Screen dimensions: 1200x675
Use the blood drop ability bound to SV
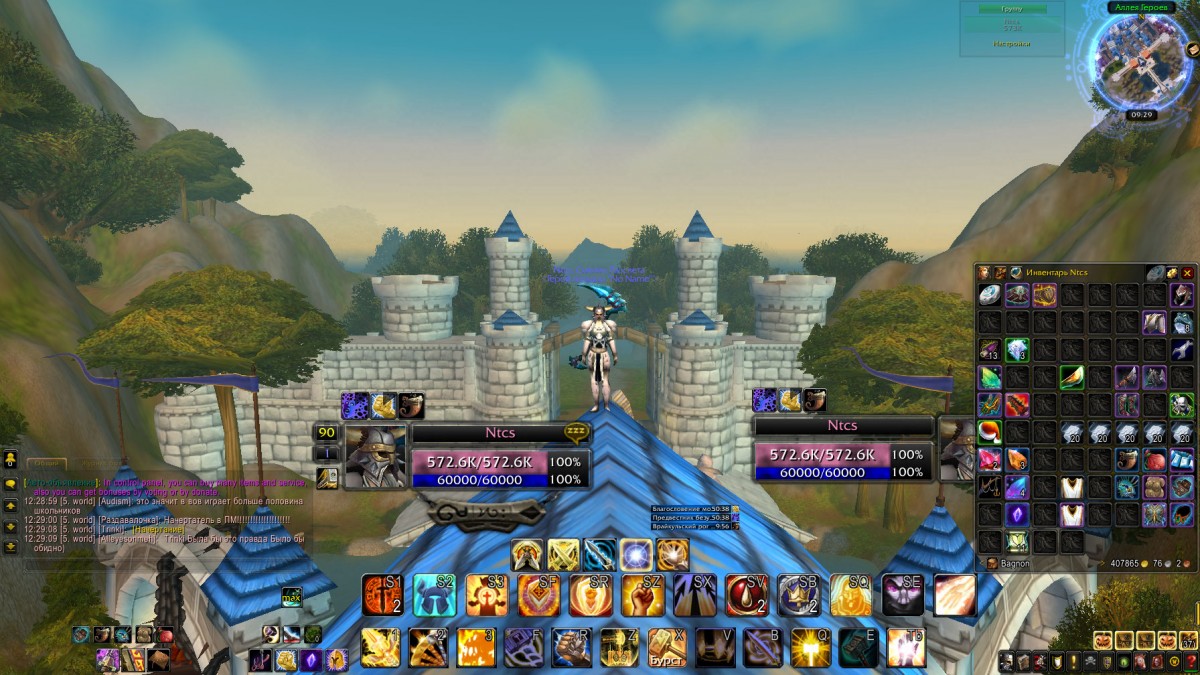[747, 595]
